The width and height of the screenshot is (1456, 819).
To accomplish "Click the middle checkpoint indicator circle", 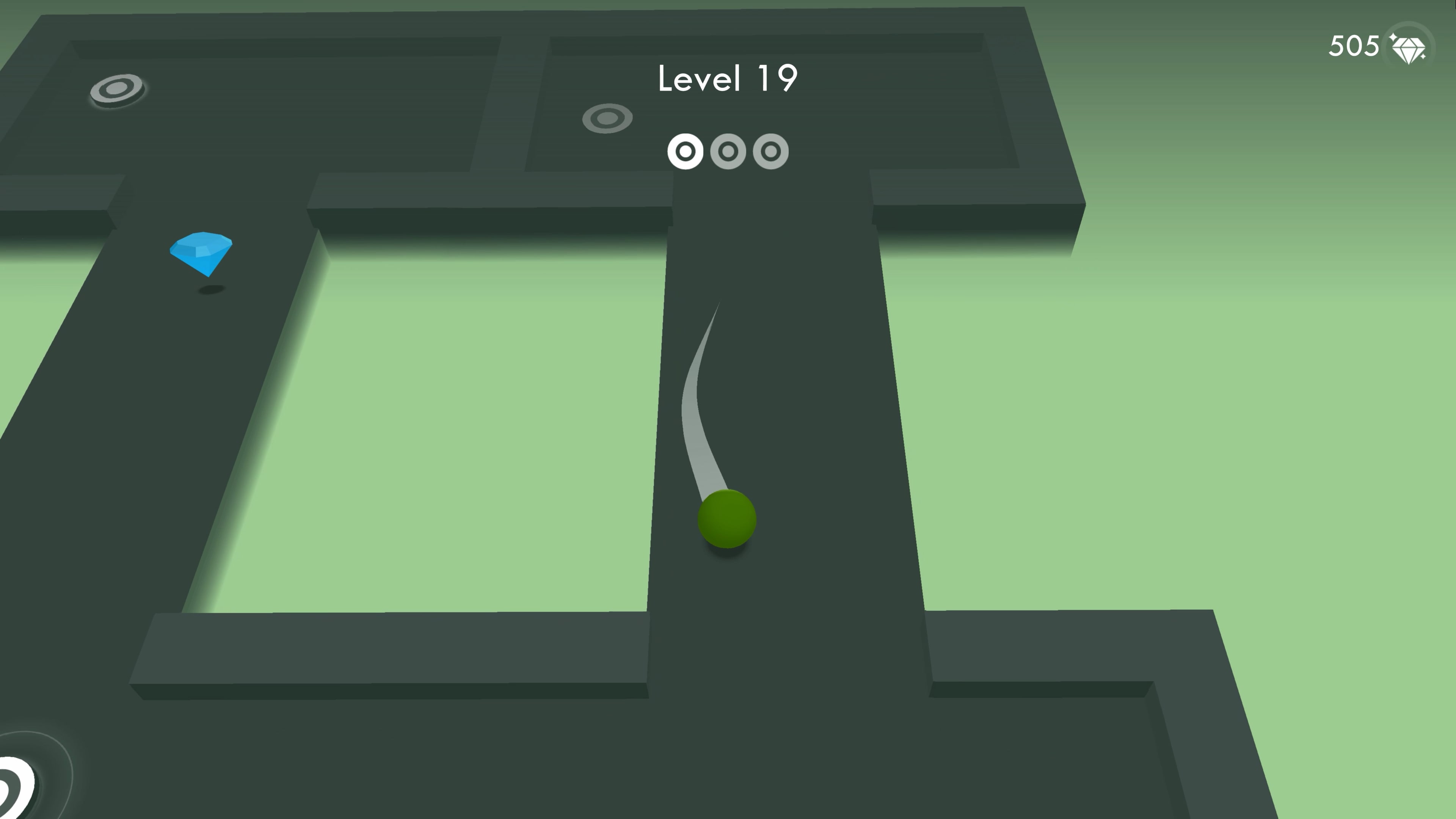I will click(x=729, y=152).
